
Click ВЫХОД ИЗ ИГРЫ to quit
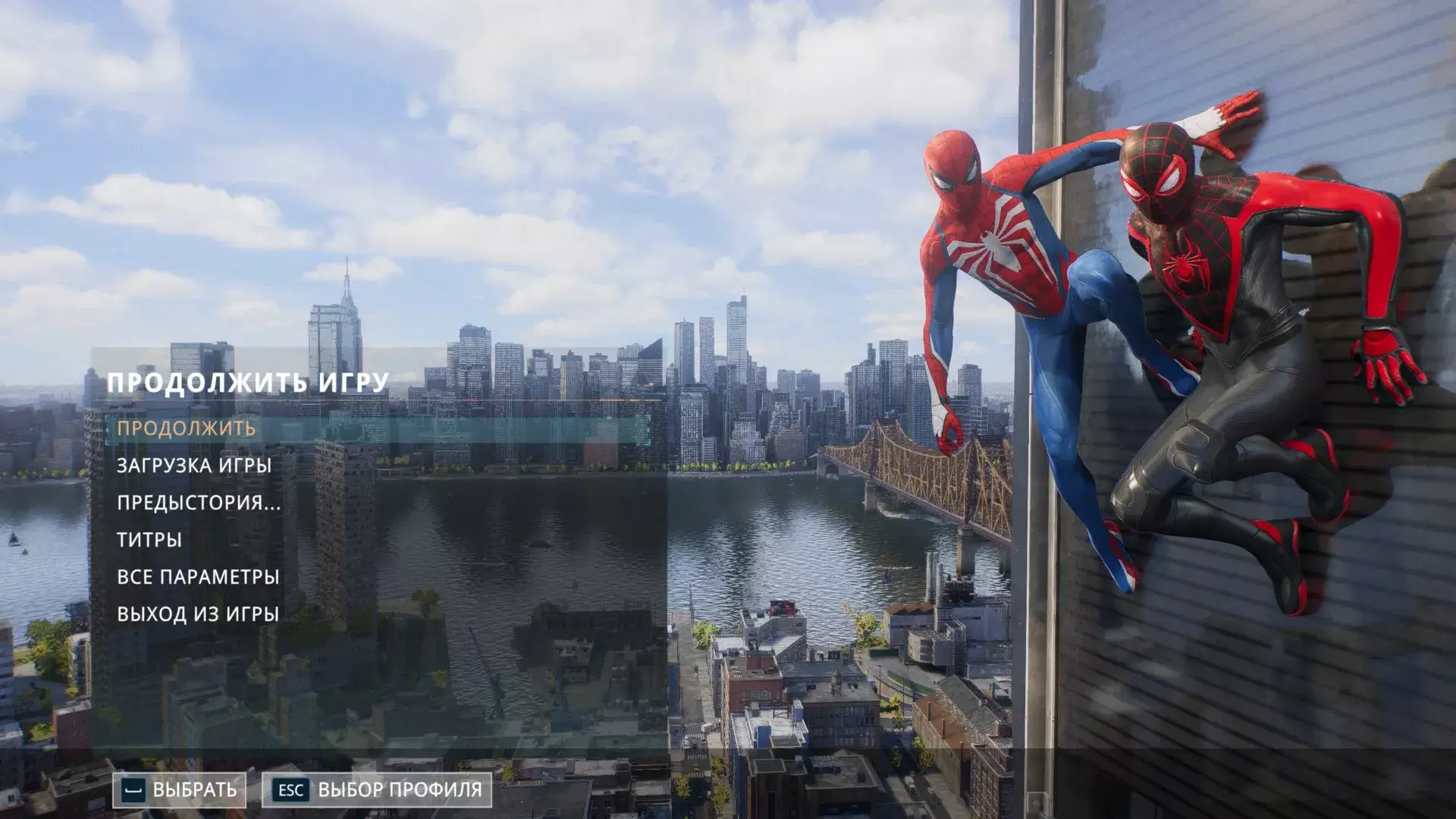point(198,614)
